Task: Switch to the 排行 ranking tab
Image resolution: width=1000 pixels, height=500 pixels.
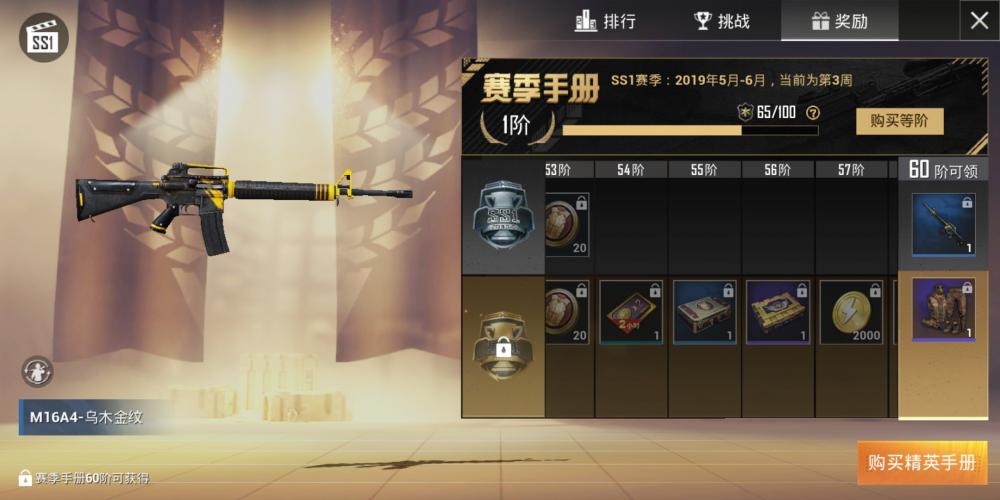Action: pos(605,21)
